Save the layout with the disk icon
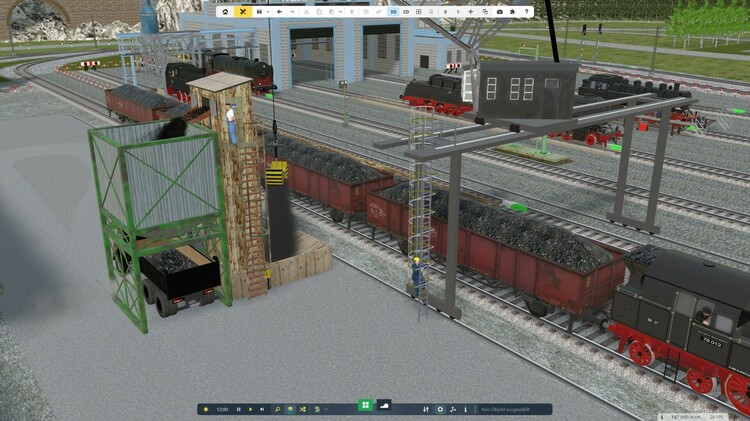The width and height of the screenshot is (750, 421). pyautogui.click(x=259, y=11)
